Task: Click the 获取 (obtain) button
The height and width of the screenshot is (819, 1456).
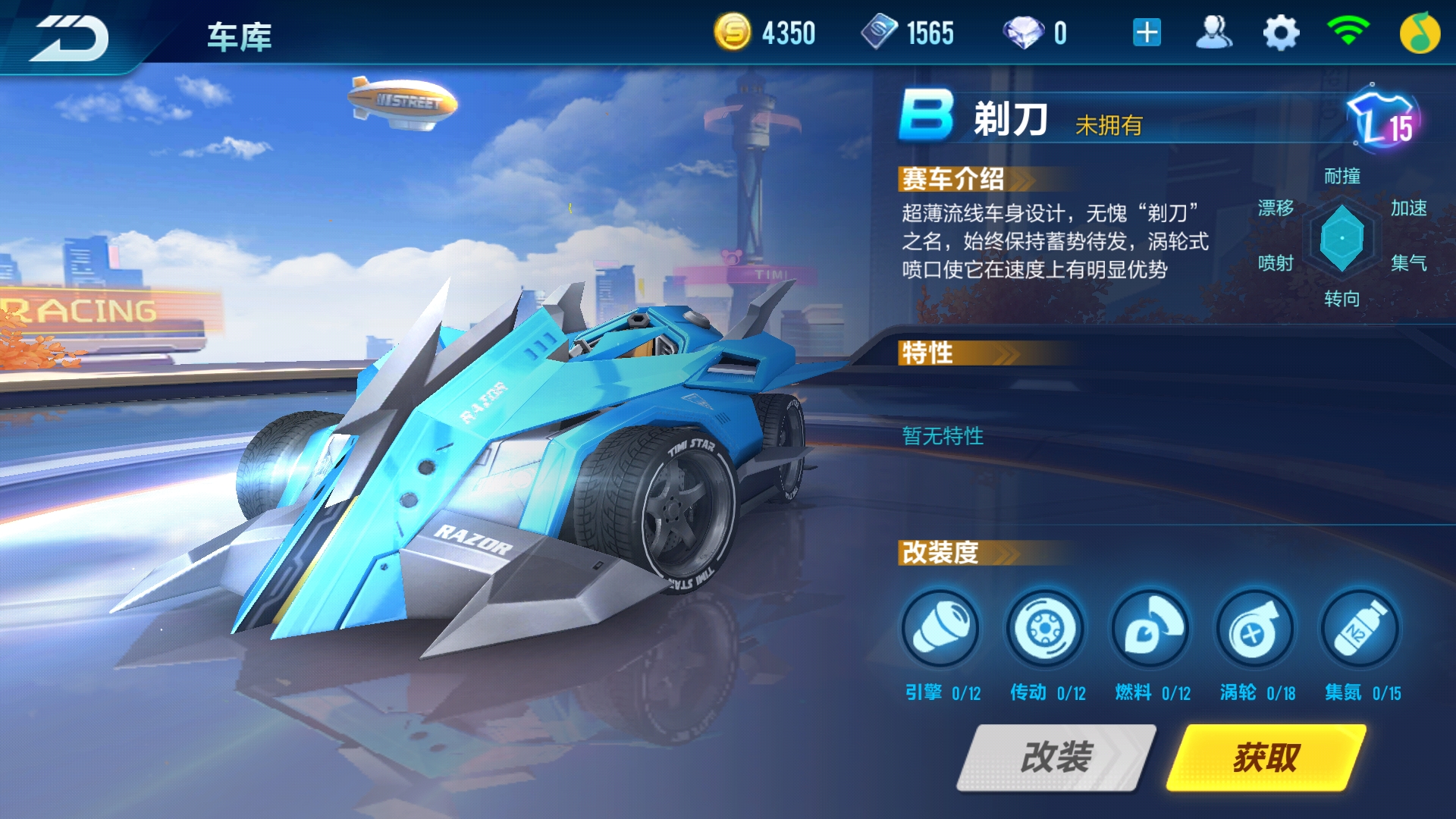Action: (1266, 757)
